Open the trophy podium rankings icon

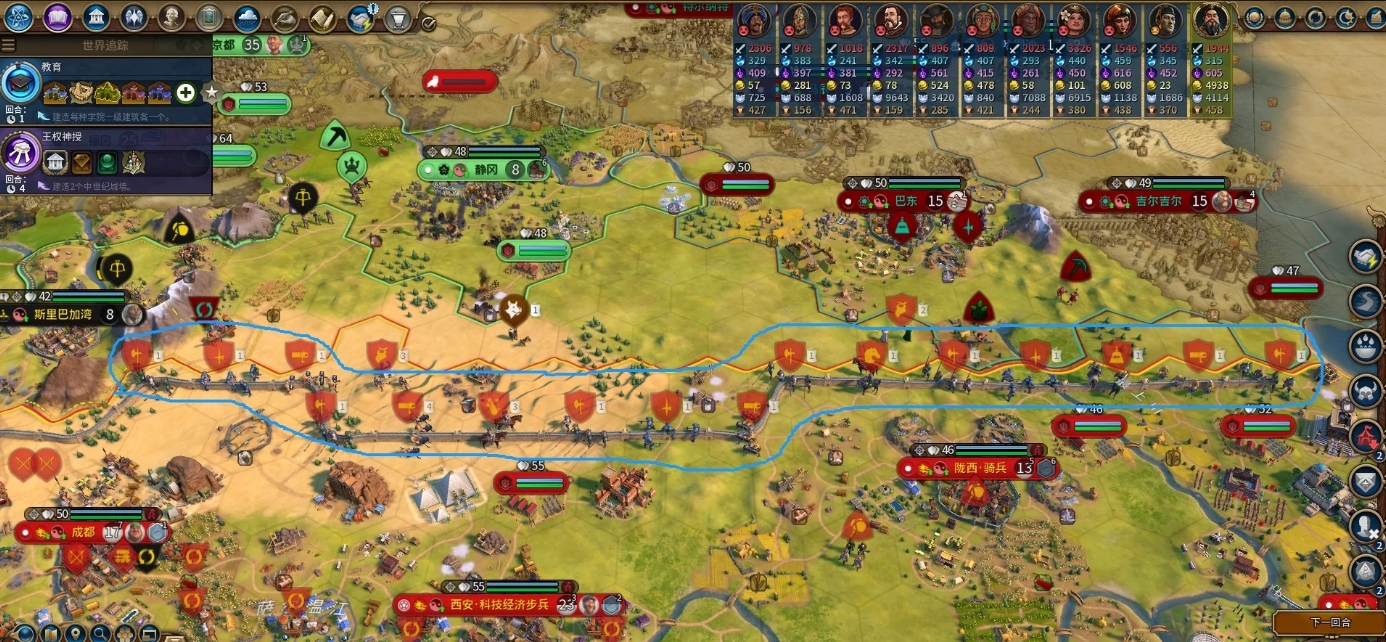398,17
